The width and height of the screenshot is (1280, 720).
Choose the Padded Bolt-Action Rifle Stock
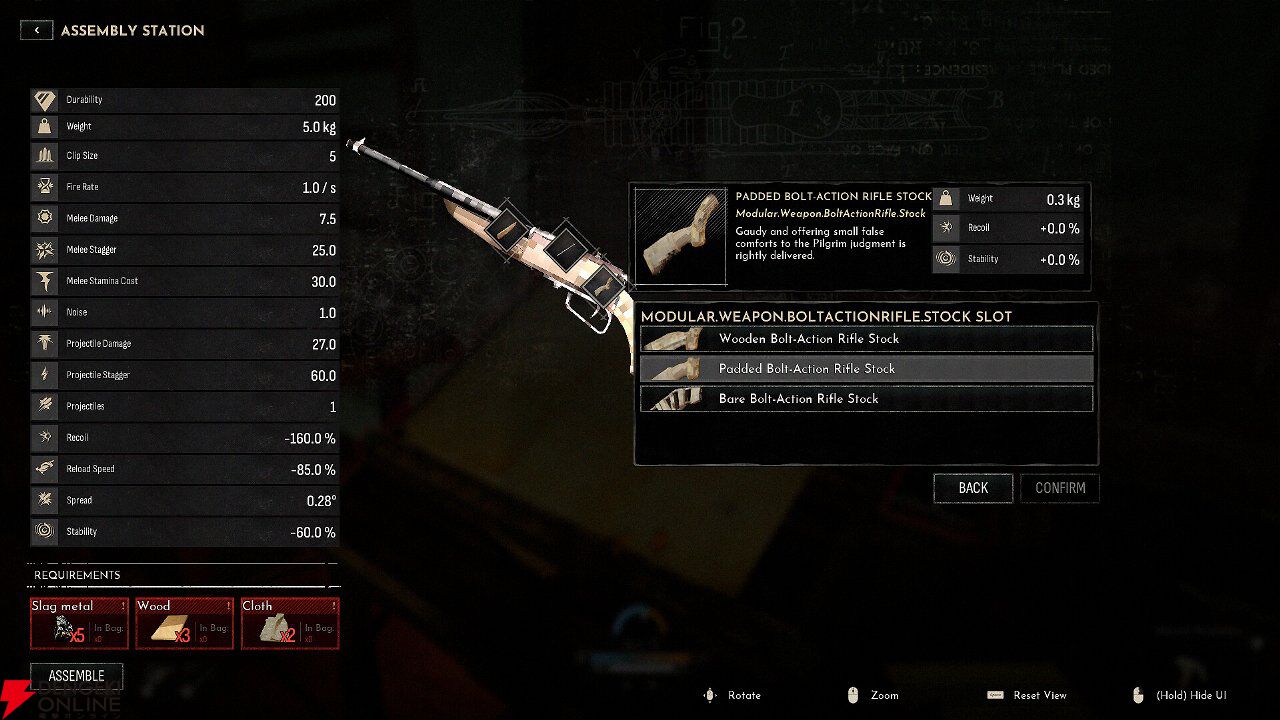(866, 369)
